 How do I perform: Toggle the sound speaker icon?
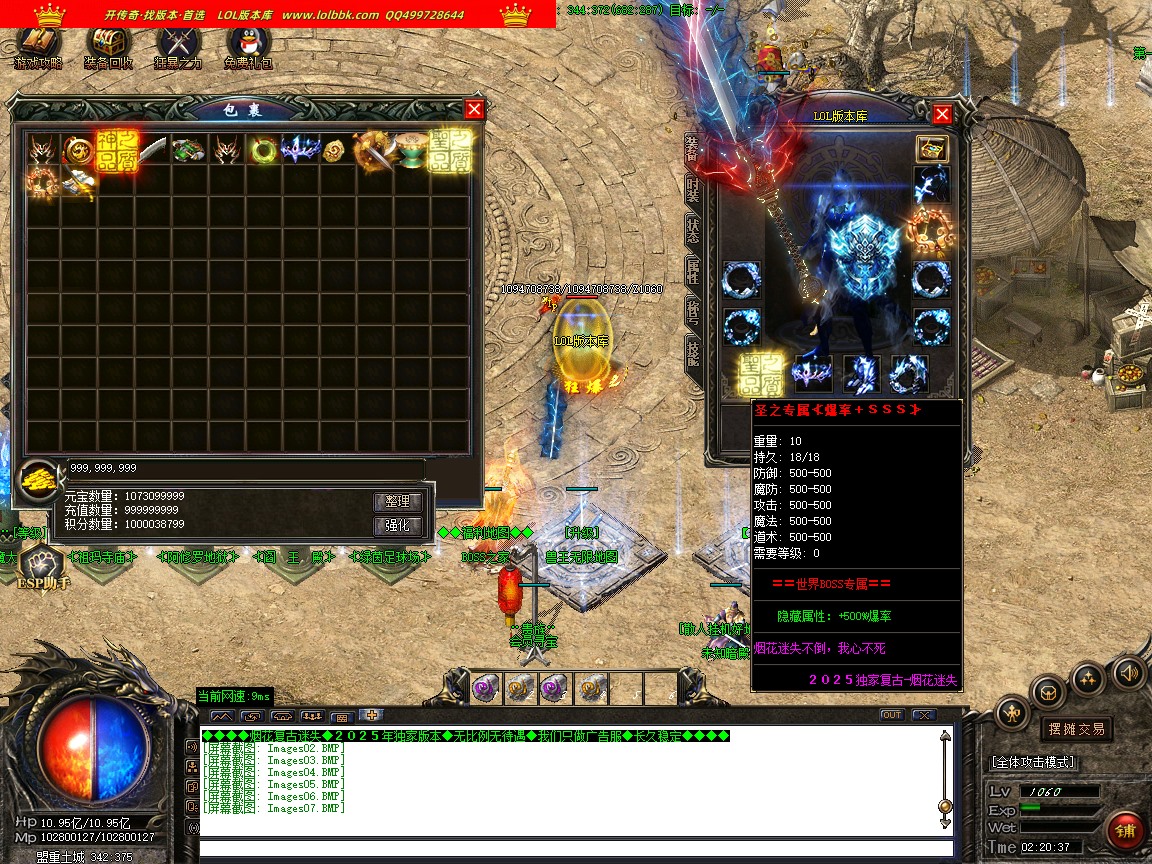(1129, 672)
